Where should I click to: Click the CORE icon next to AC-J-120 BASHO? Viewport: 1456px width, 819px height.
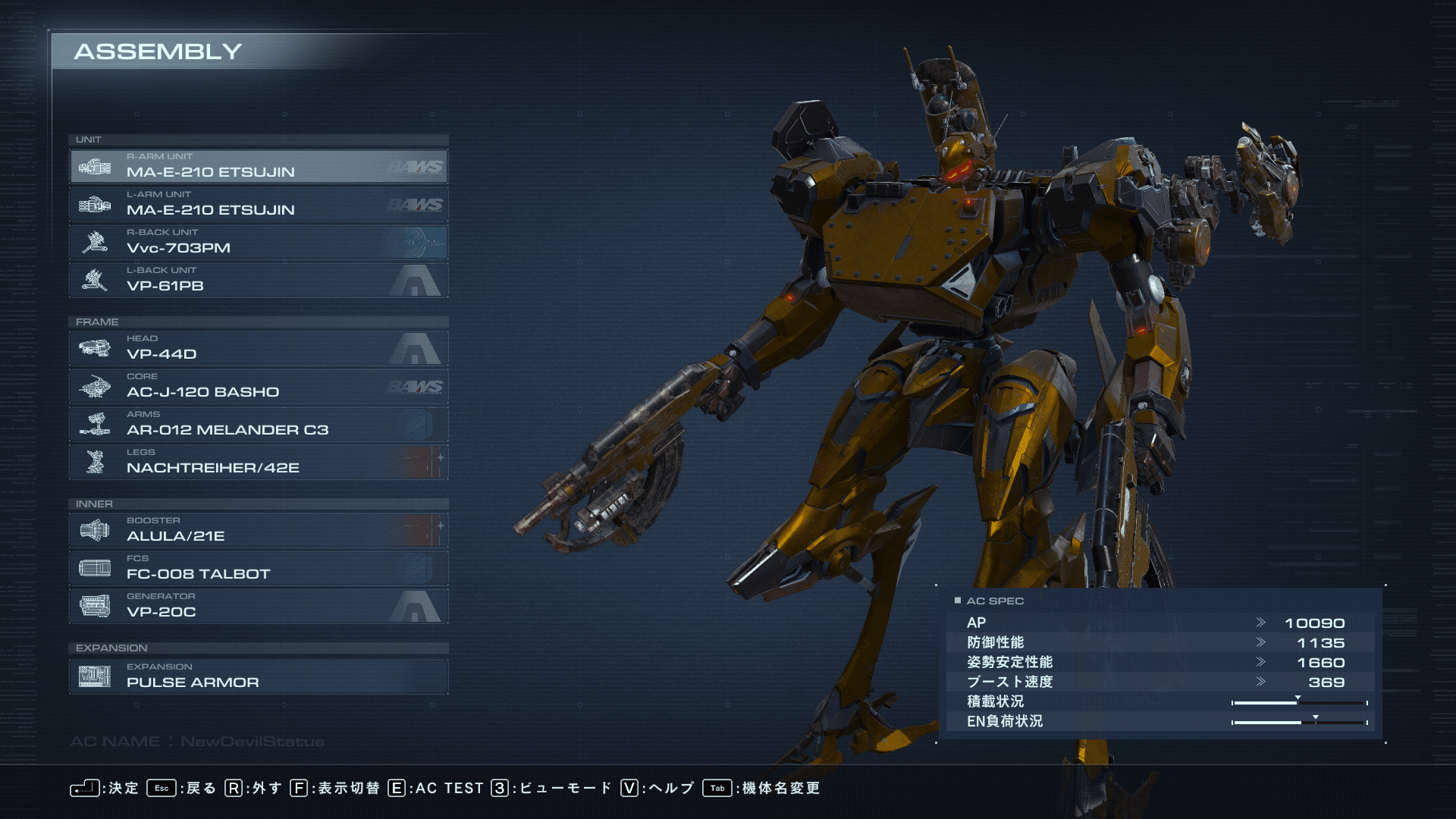96,386
